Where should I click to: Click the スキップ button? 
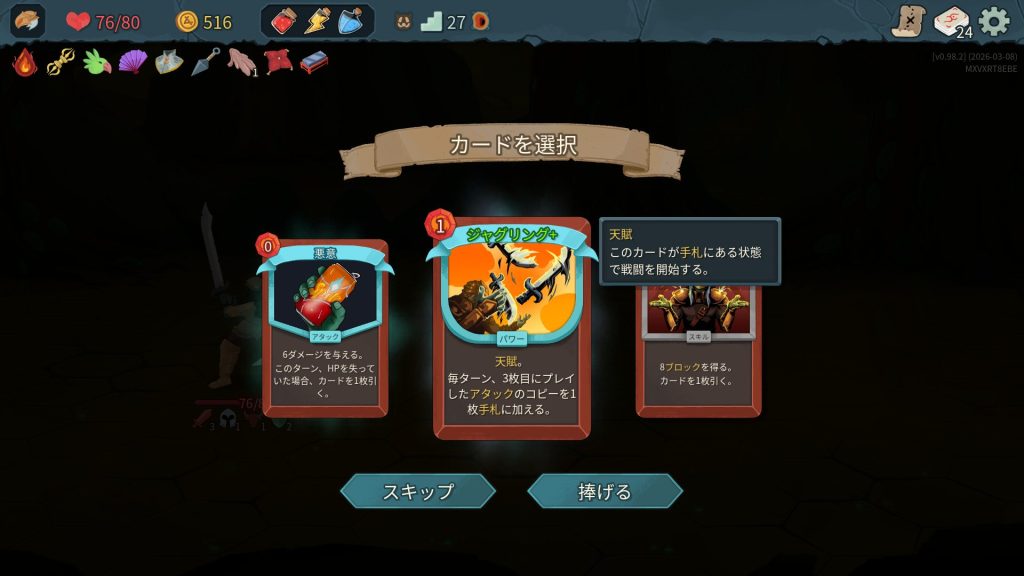[418, 491]
